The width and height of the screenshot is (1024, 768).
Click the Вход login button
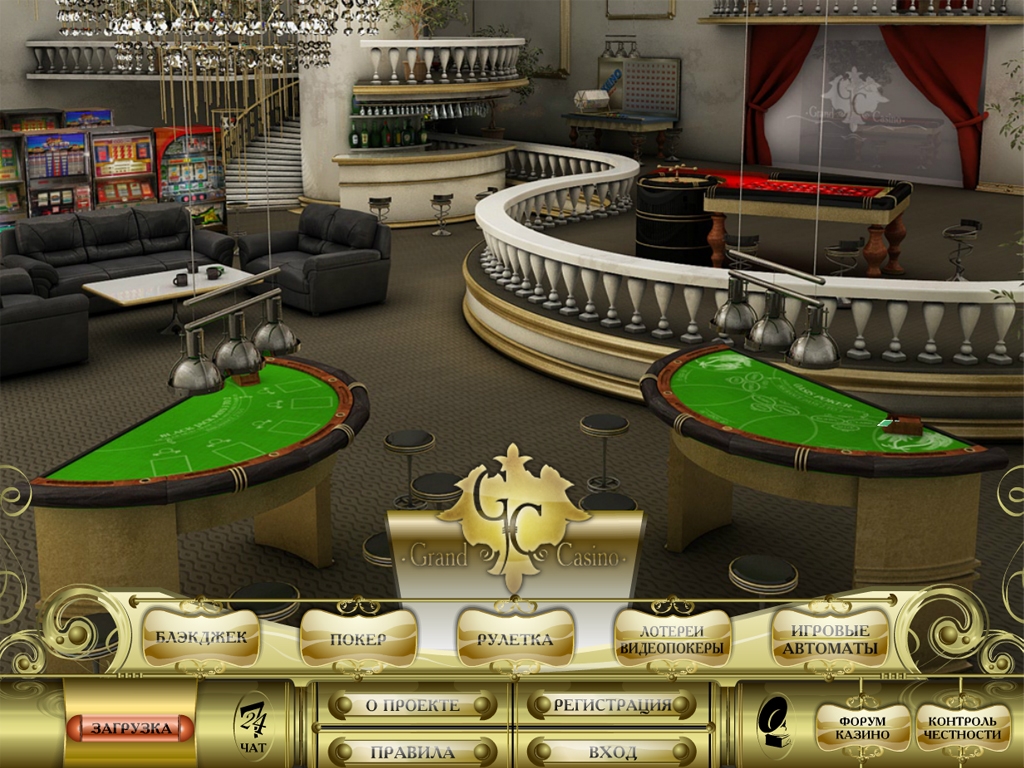(x=612, y=752)
